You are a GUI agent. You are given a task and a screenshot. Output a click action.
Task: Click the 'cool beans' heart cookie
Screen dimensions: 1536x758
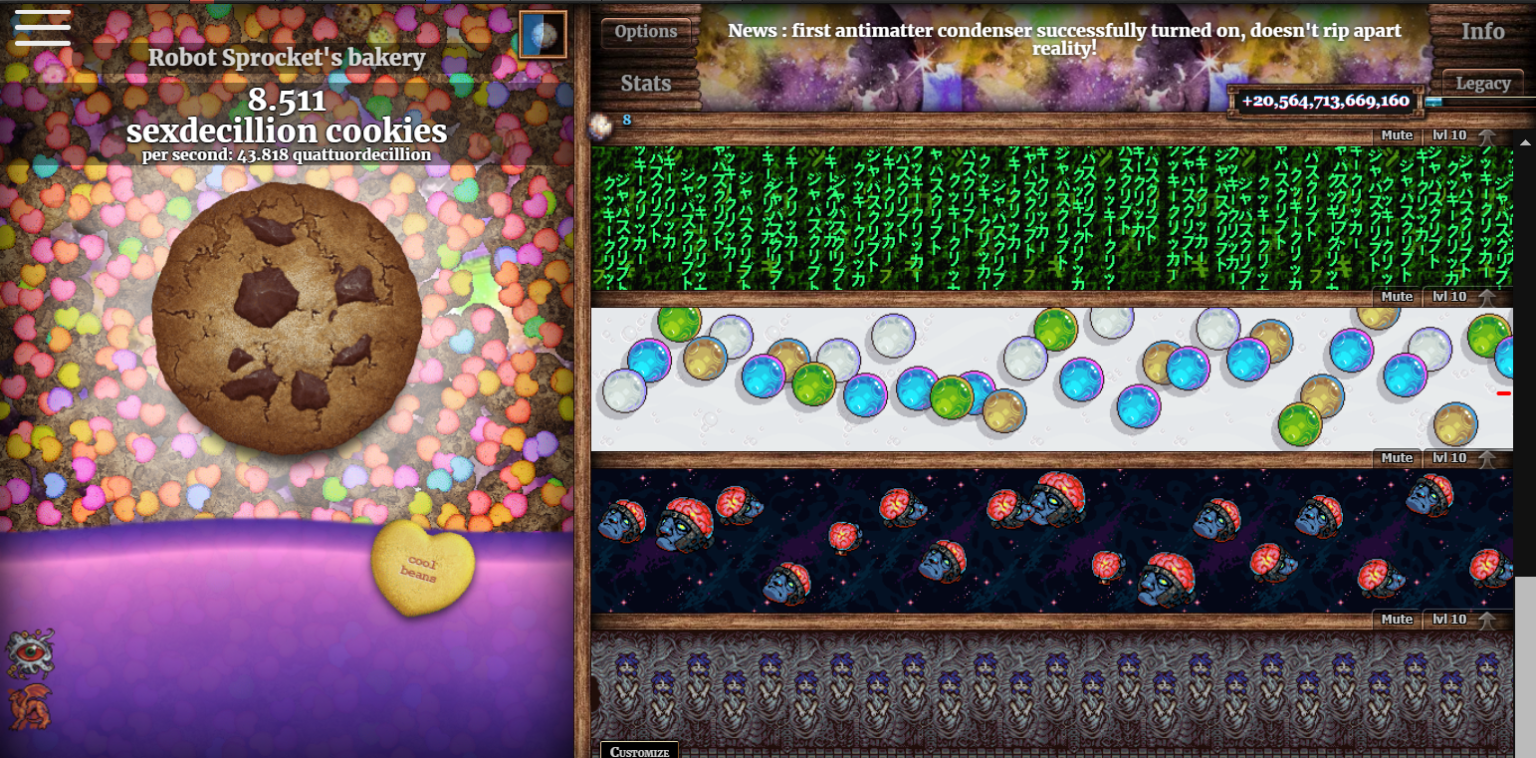[422, 566]
